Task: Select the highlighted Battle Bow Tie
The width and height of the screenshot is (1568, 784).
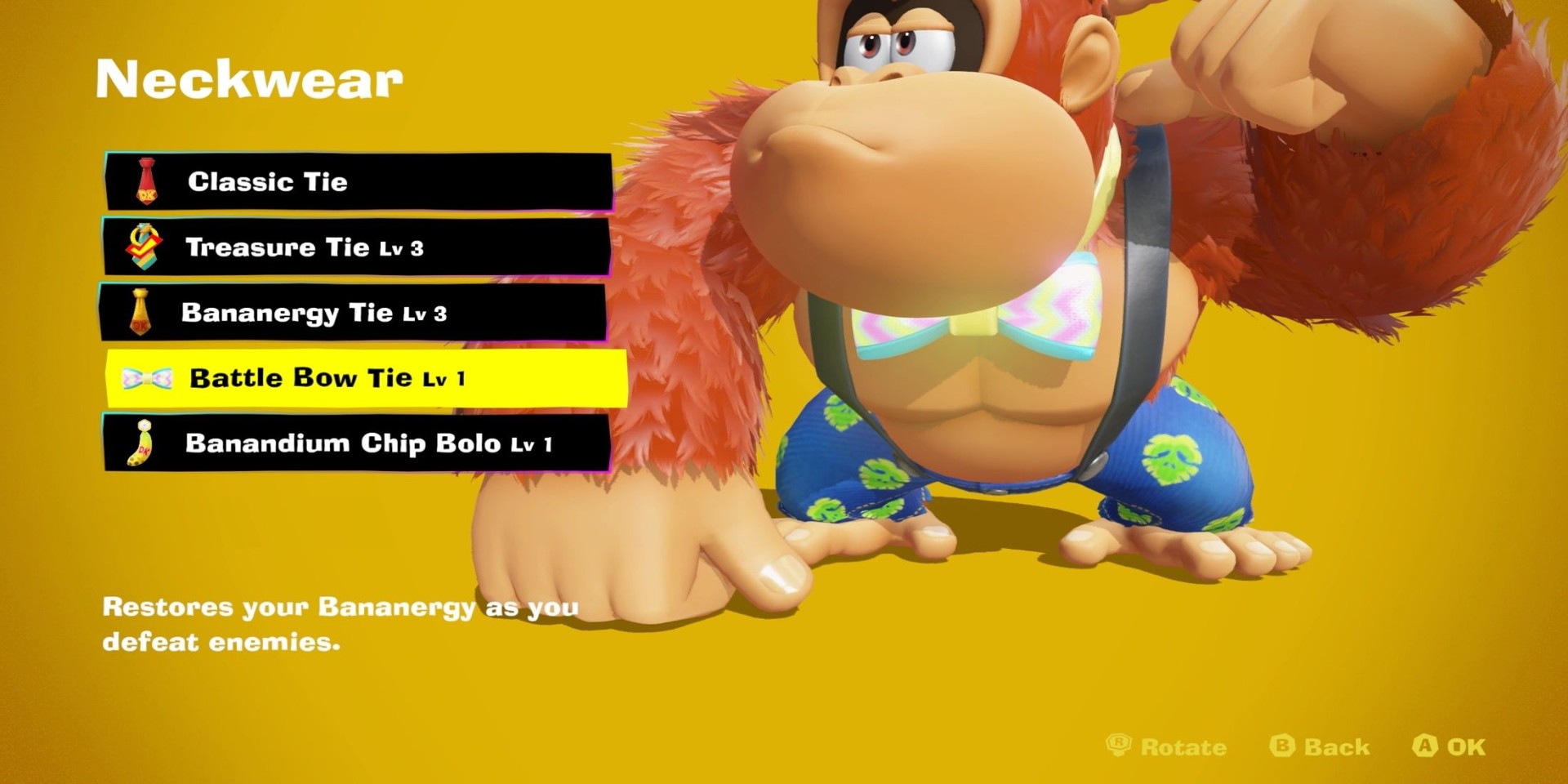Action: [x=366, y=378]
